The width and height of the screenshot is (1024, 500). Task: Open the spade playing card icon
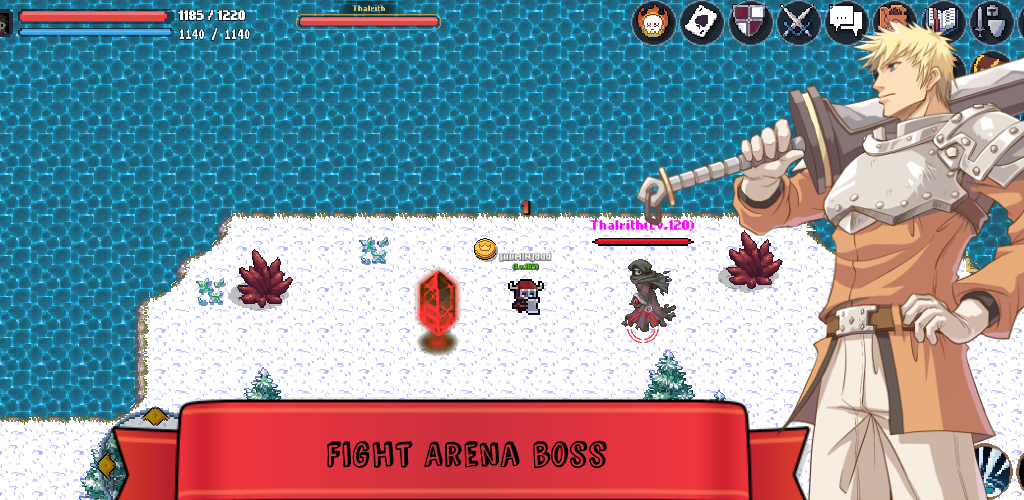coord(702,21)
